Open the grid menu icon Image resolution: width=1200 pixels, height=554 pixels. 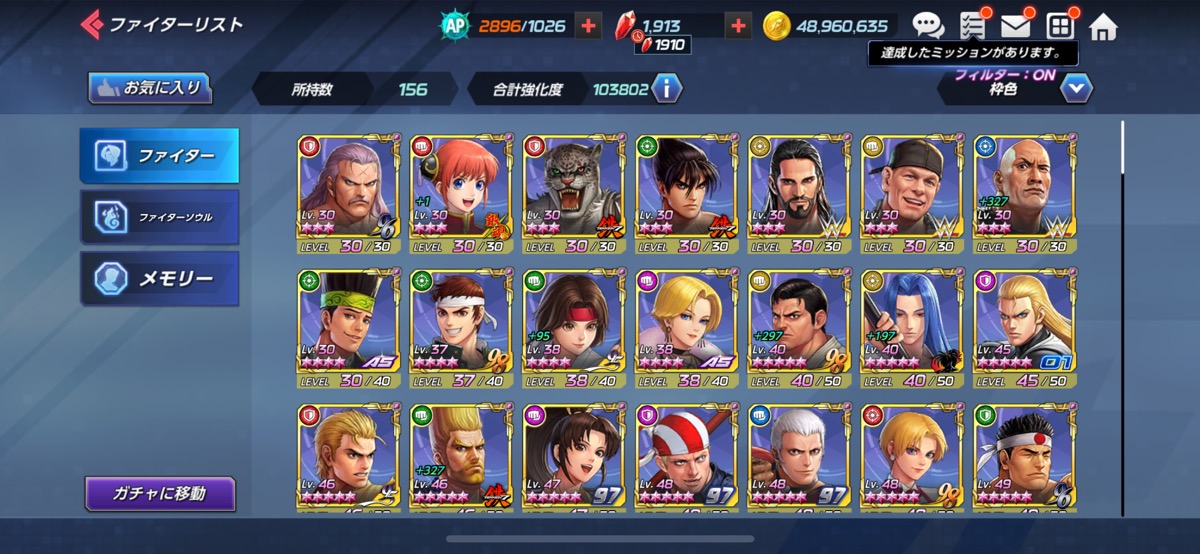tap(1059, 26)
